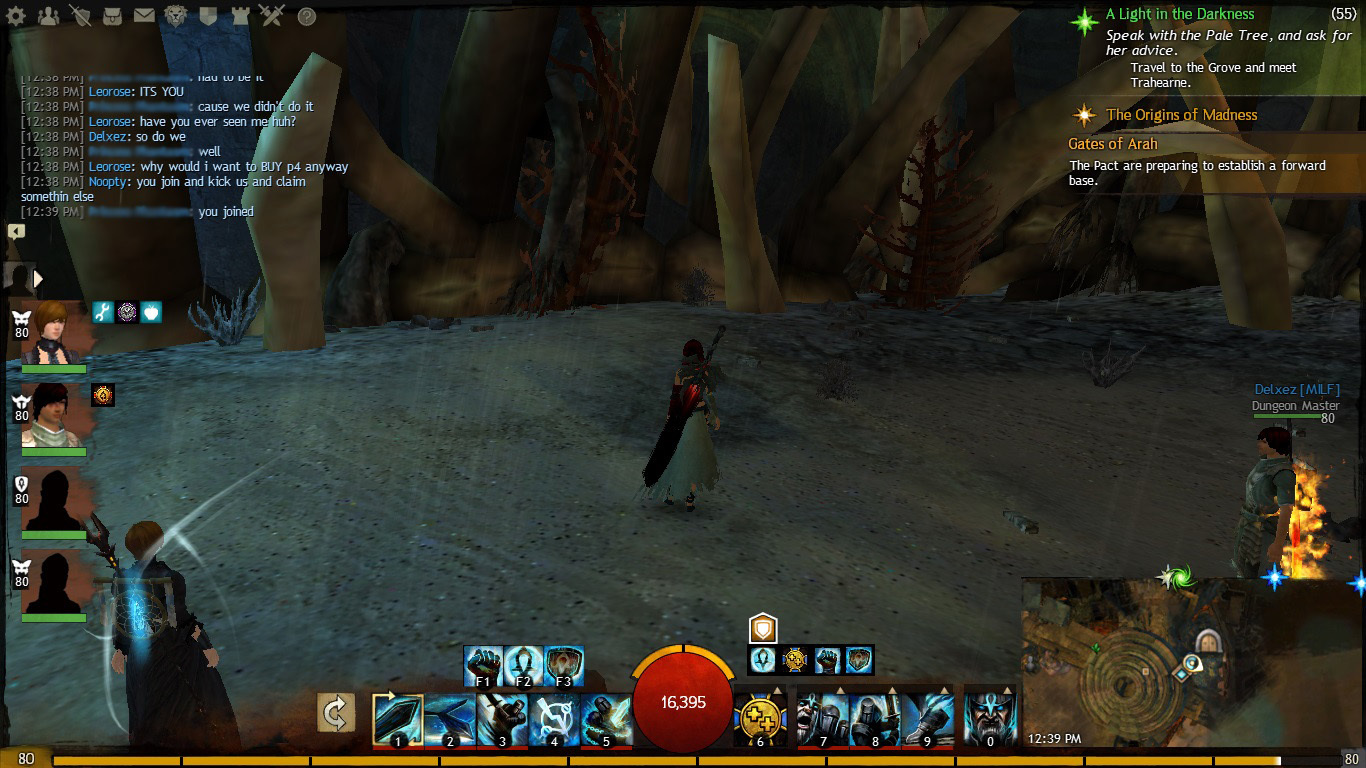Screen dimensions: 1366x768
Task: Open the PvP crossed swords icon
Action: tap(272, 16)
